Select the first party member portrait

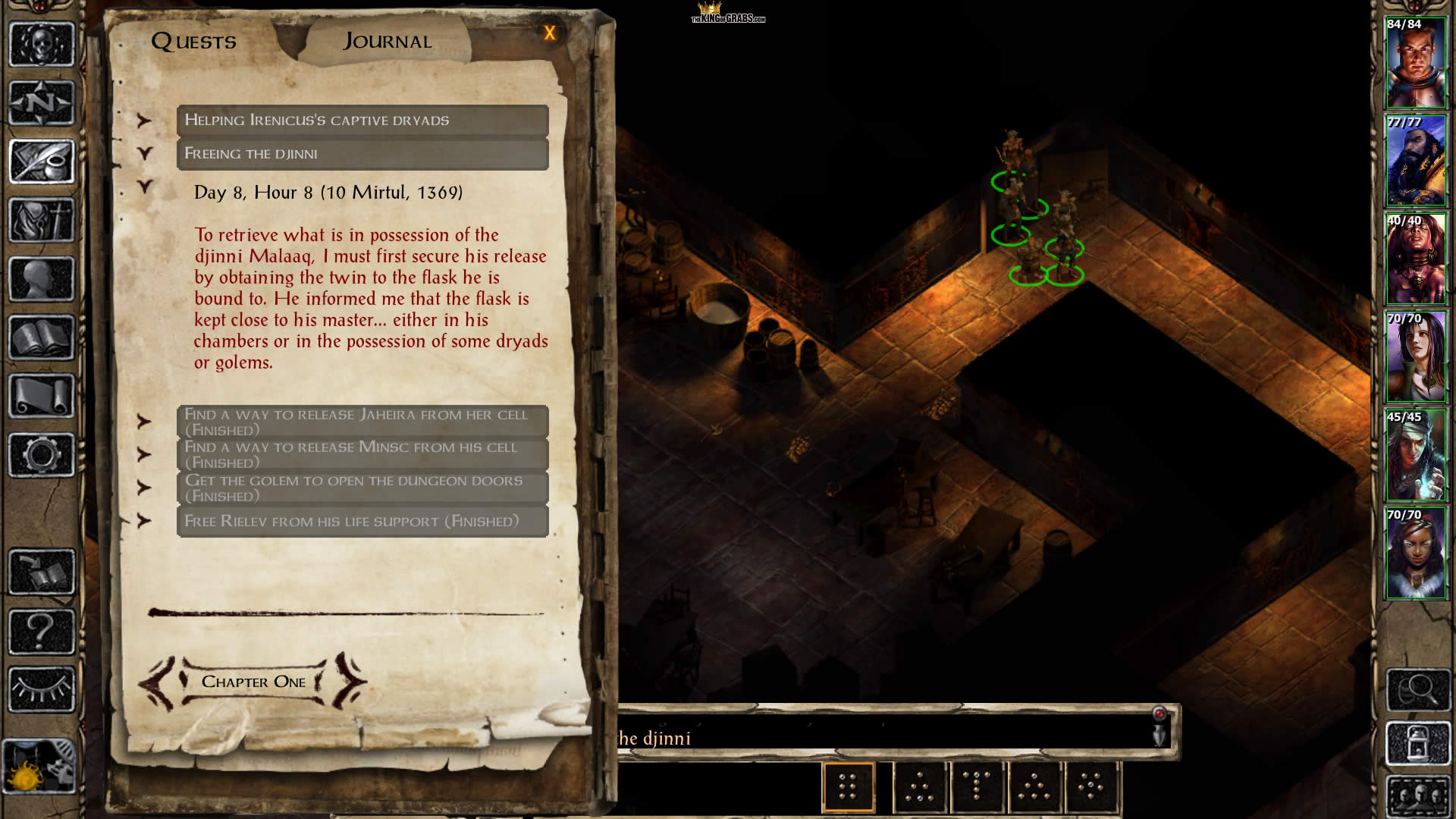pos(1415,64)
